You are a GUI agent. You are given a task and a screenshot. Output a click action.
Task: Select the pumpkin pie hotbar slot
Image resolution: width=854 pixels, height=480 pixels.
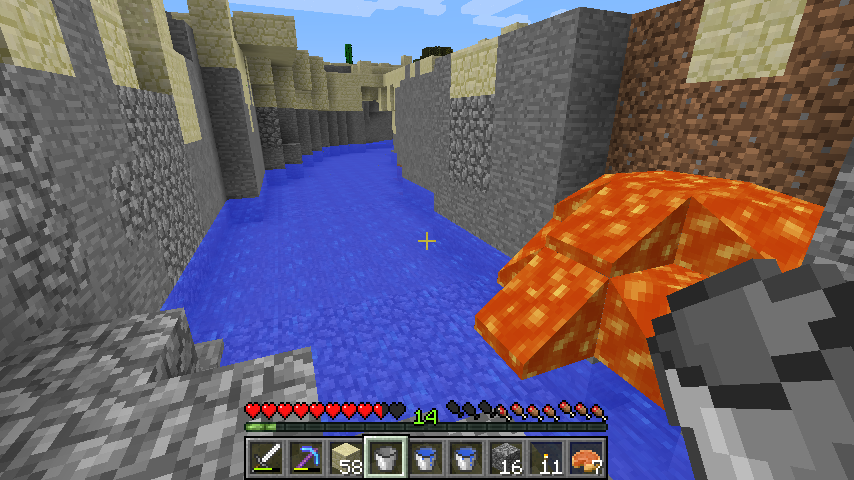pyautogui.click(x=585, y=457)
